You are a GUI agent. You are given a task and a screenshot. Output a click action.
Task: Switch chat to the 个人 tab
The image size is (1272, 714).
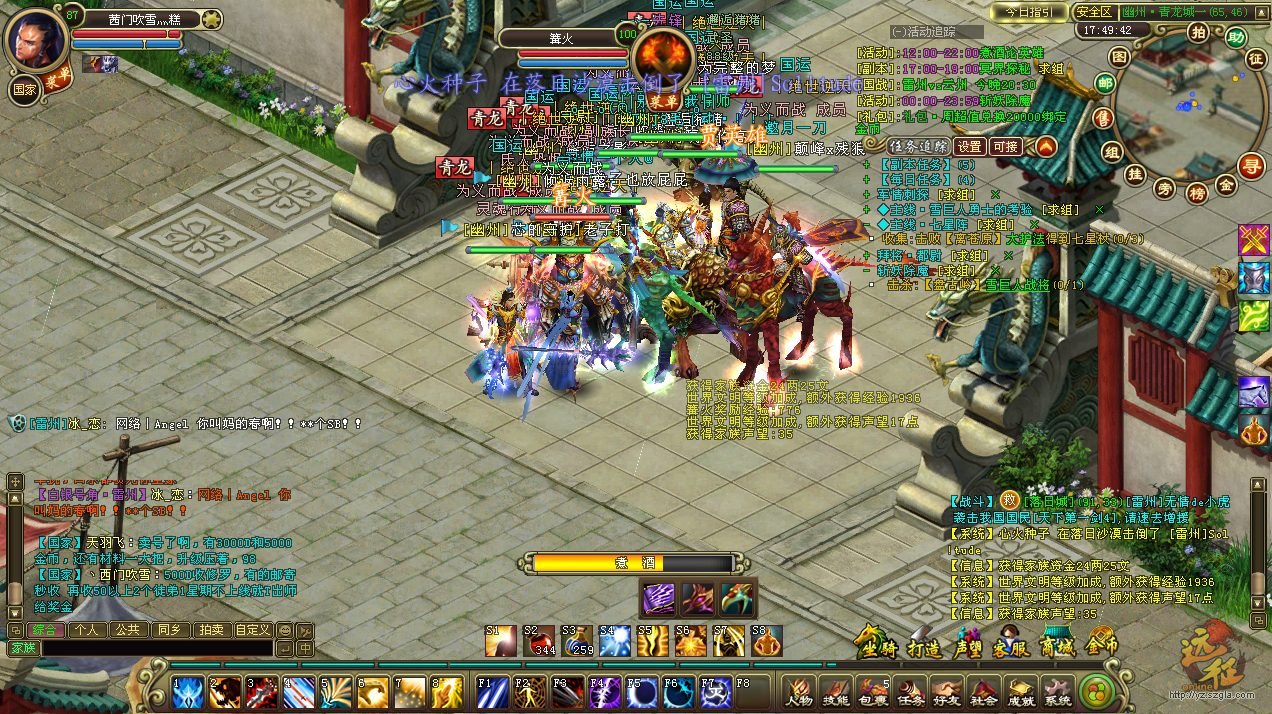coord(87,630)
